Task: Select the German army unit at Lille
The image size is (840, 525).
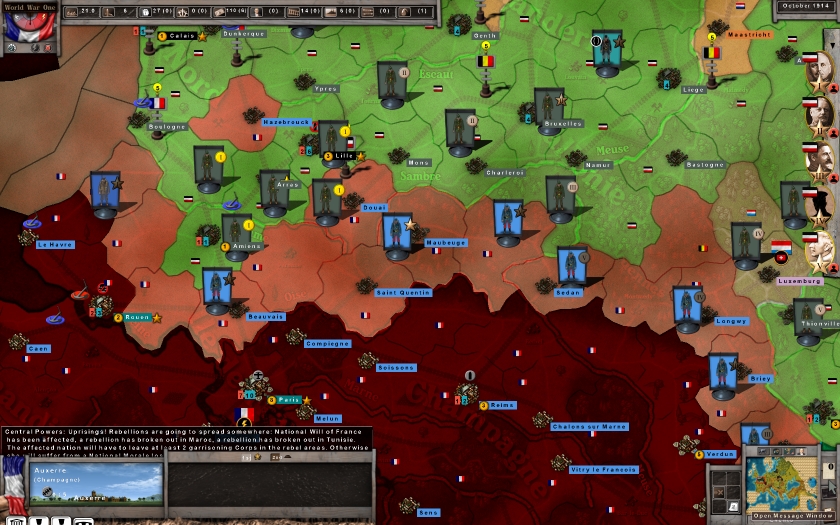Action: pyautogui.click(x=332, y=140)
